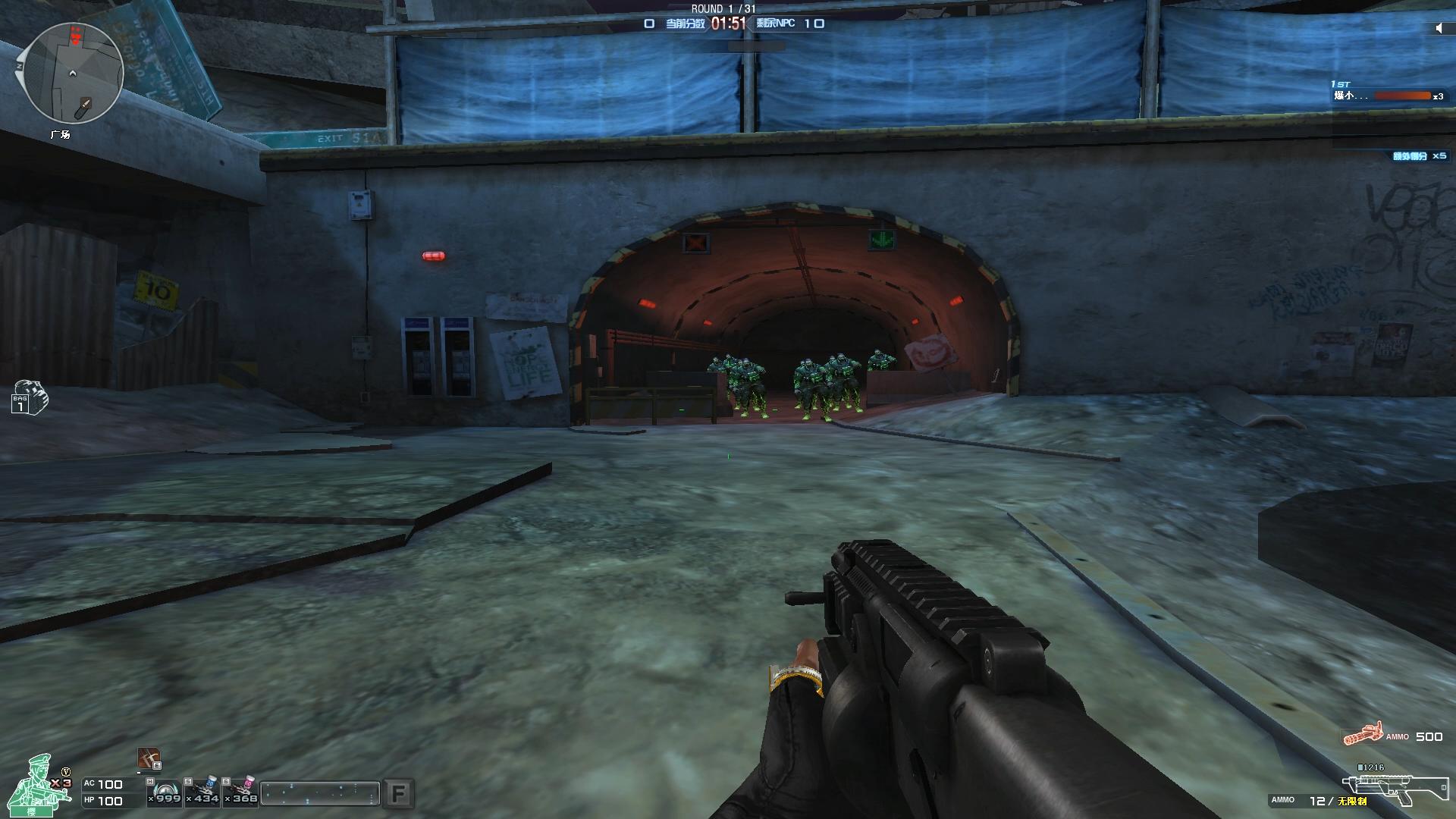Image resolution: width=1456 pixels, height=819 pixels.
Task: Click the circular minimap
Action: pyautogui.click(x=73, y=73)
